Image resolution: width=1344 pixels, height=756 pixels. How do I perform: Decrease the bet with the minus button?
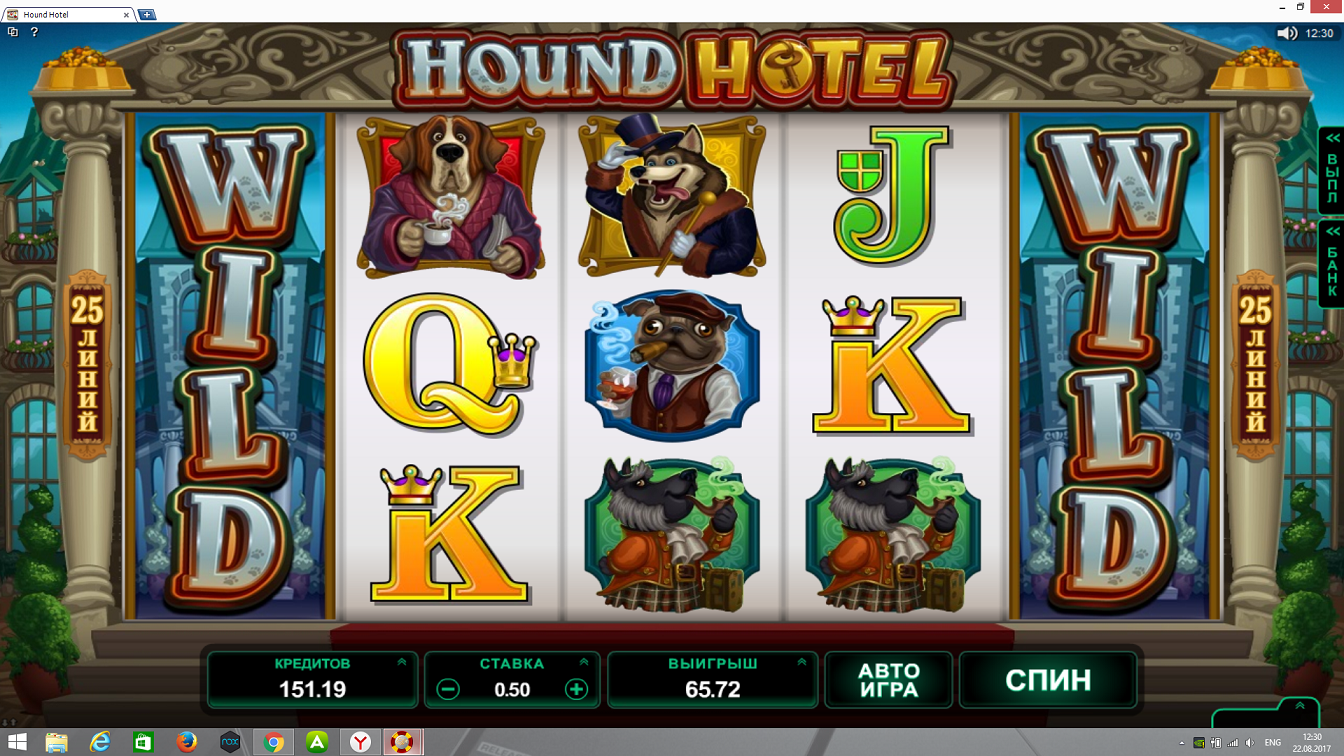[448, 689]
